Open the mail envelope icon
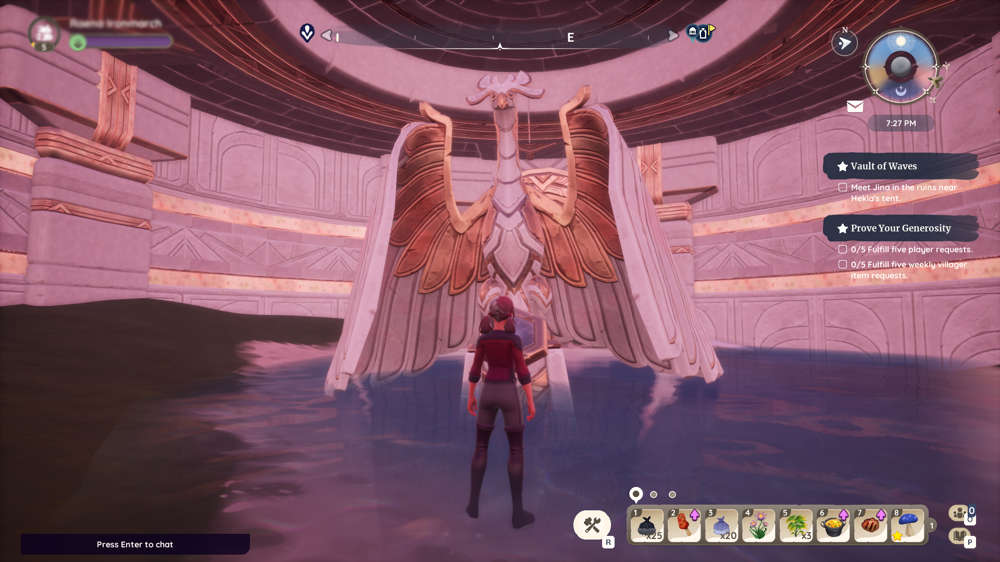This screenshot has height=562, width=1000. tap(855, 106)
